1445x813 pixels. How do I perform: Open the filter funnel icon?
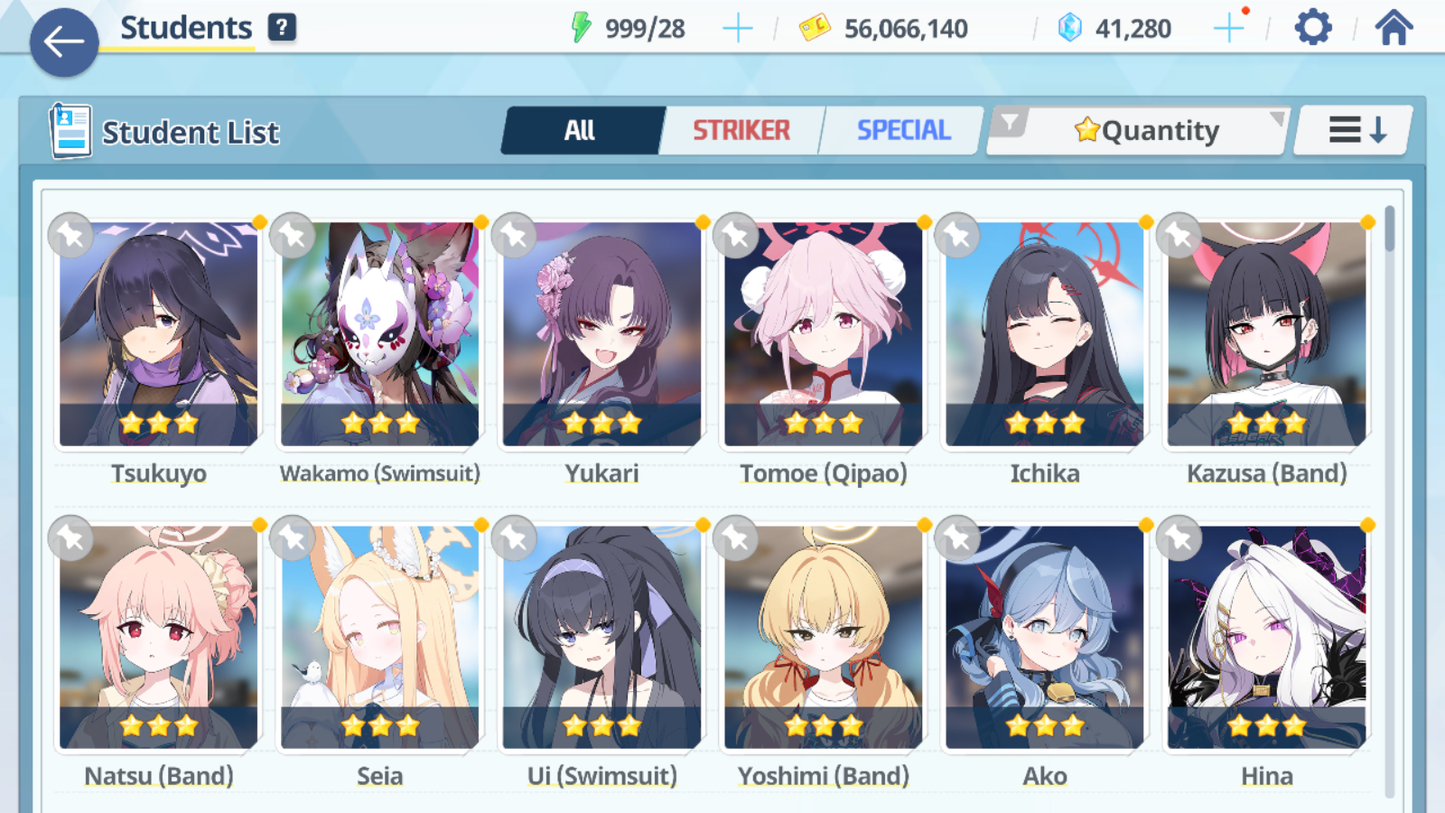pyautogui.click(x=1012, y=124)
